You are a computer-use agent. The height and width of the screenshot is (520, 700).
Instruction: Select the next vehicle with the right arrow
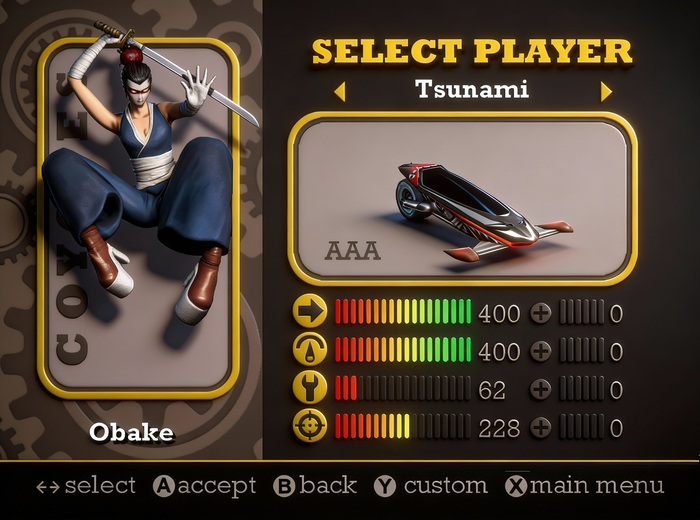[605, 92]
